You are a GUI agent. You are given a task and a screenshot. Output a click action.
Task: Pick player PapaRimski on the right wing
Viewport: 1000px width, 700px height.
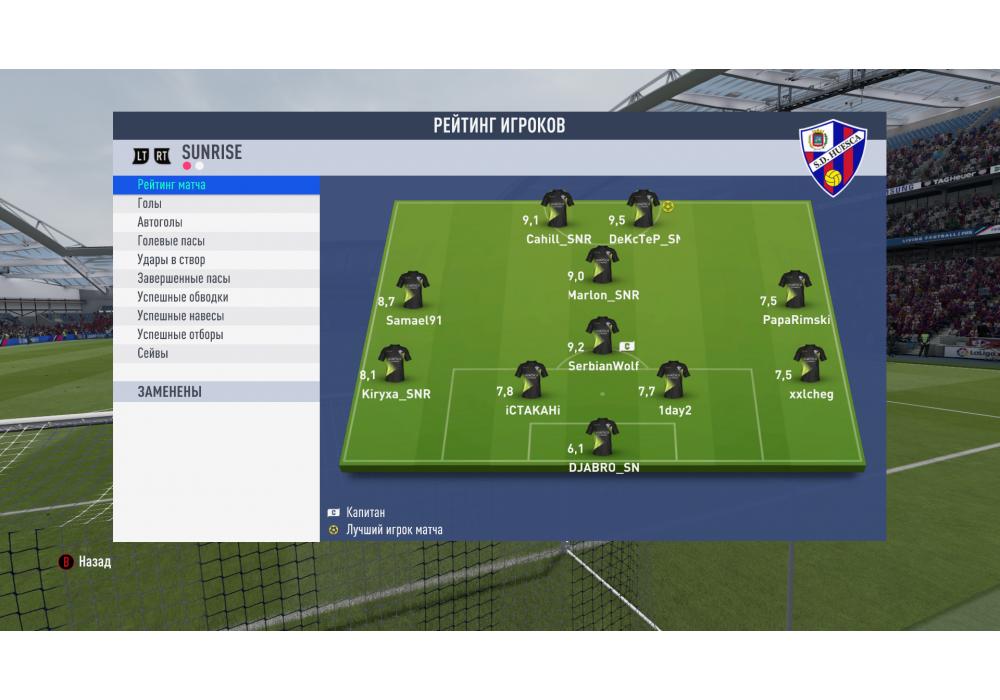(795, 290)
